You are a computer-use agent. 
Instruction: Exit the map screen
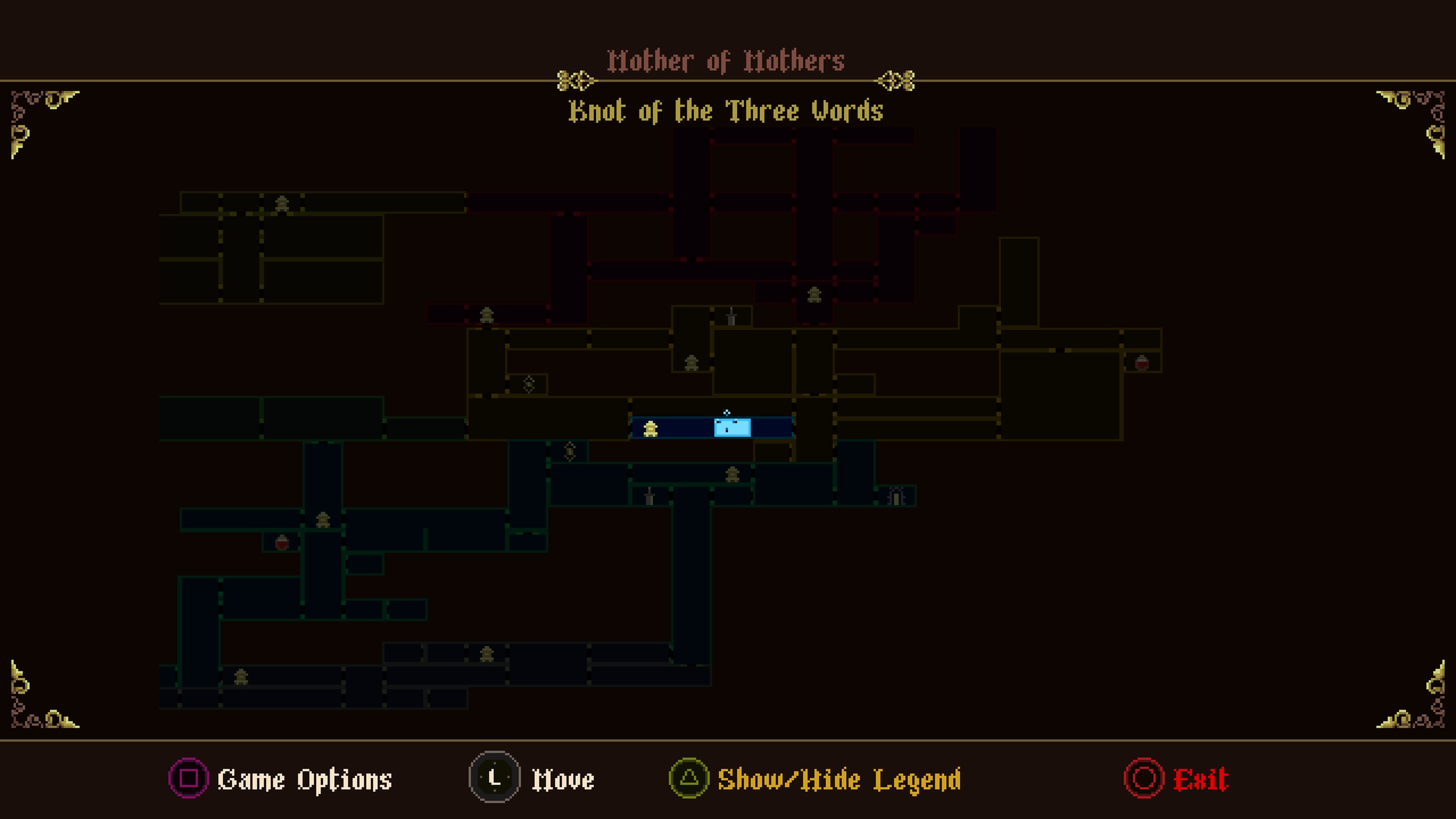point(1199,780)
